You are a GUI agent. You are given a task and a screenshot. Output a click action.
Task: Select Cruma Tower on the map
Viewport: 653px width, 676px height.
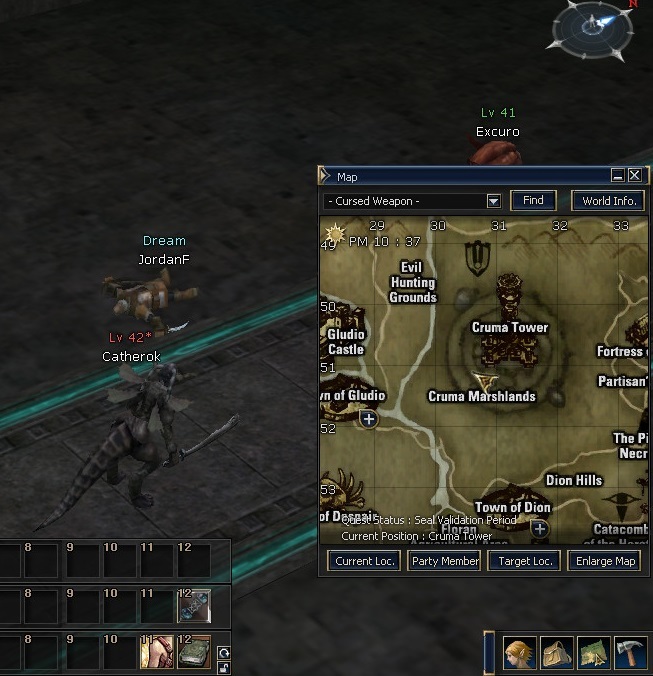pos(509,327)
